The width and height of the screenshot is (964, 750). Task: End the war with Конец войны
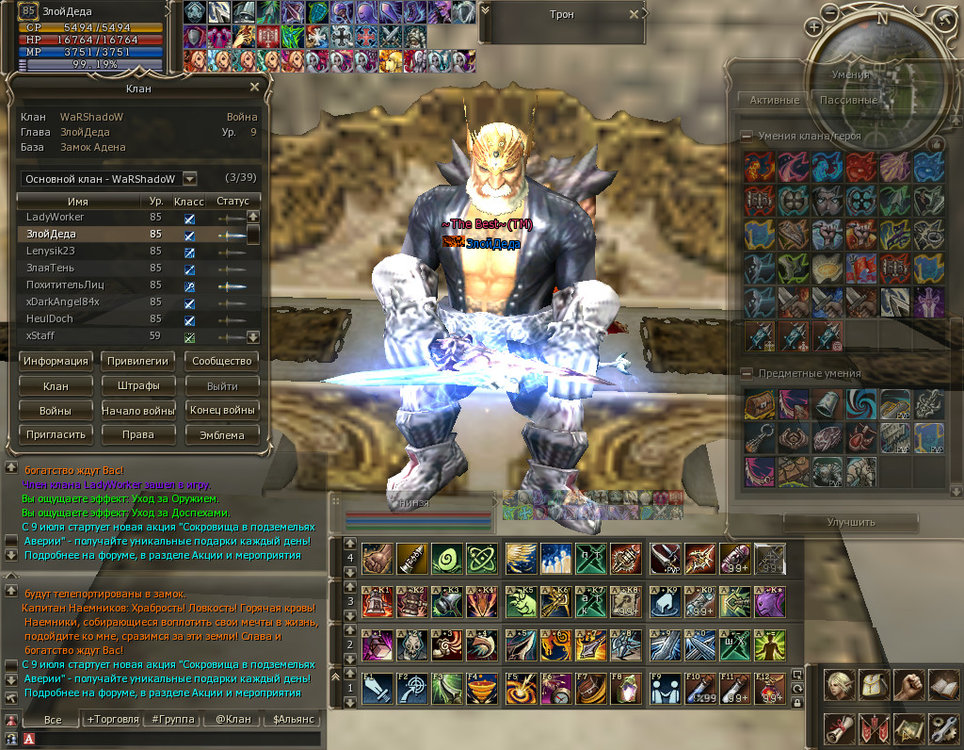tap(222, 410)
